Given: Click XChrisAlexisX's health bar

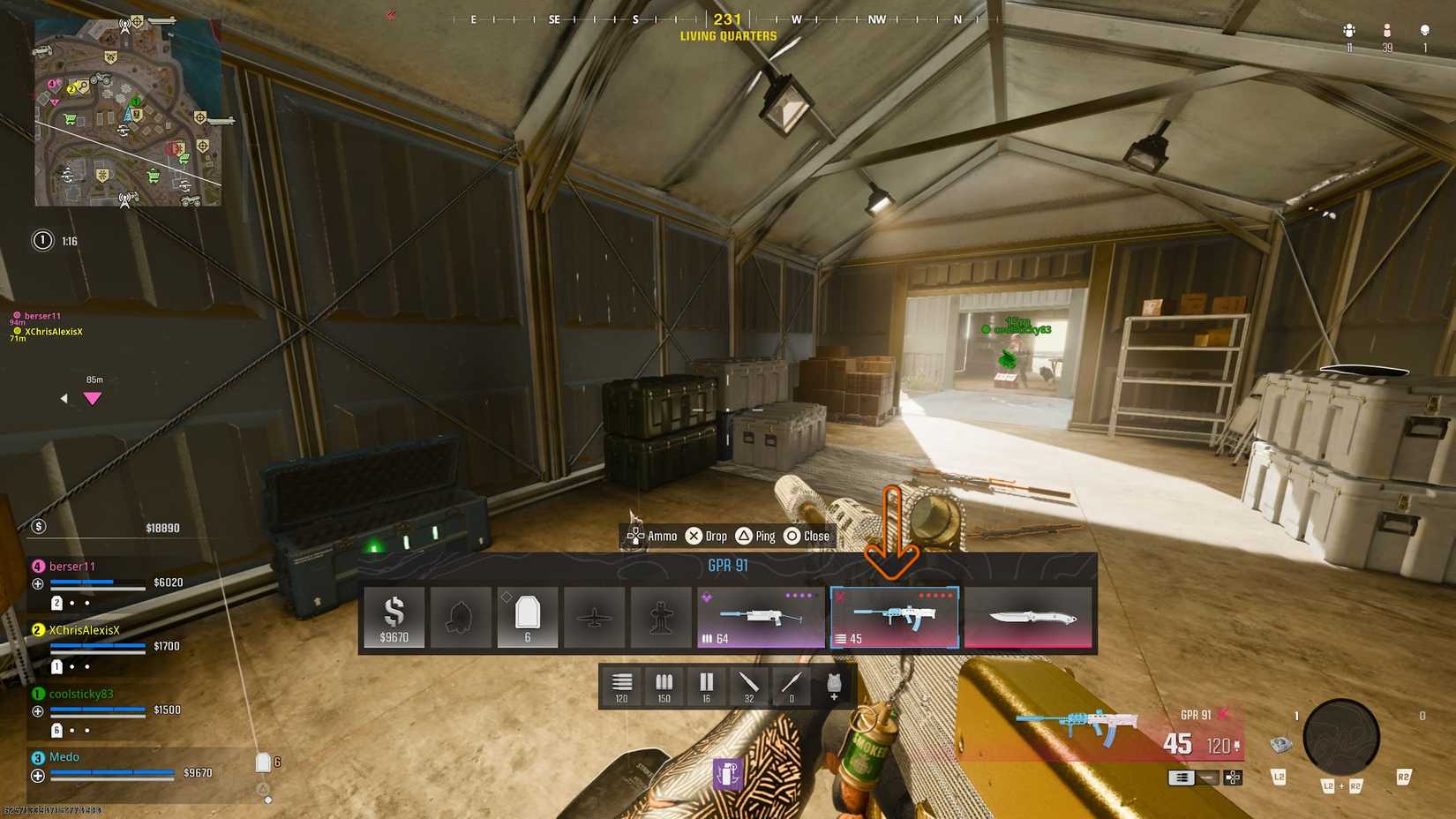Looking at the screenshot, I should tap(97, 647).
